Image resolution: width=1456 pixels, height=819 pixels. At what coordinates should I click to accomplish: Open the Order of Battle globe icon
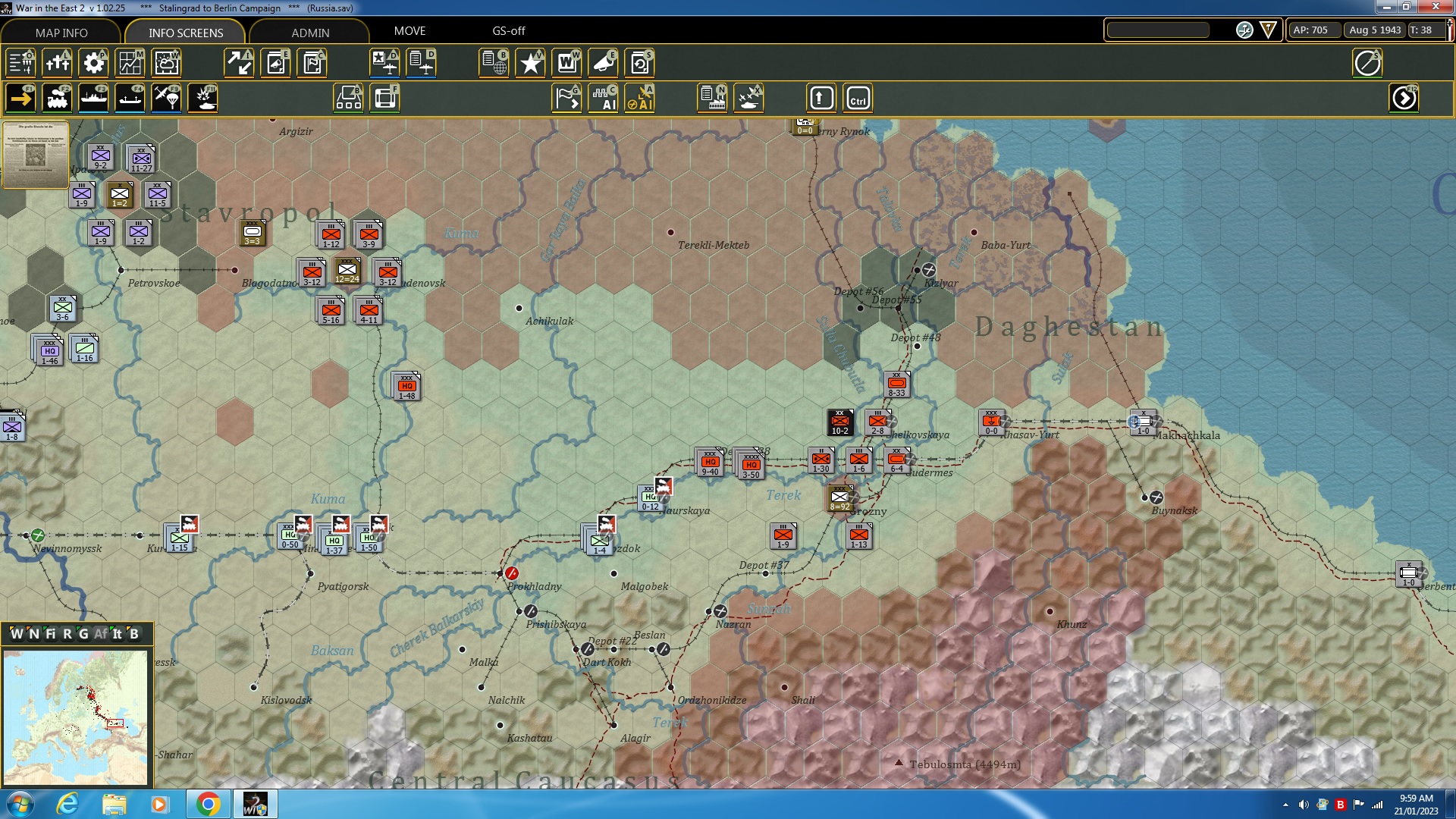click(494, 63)
